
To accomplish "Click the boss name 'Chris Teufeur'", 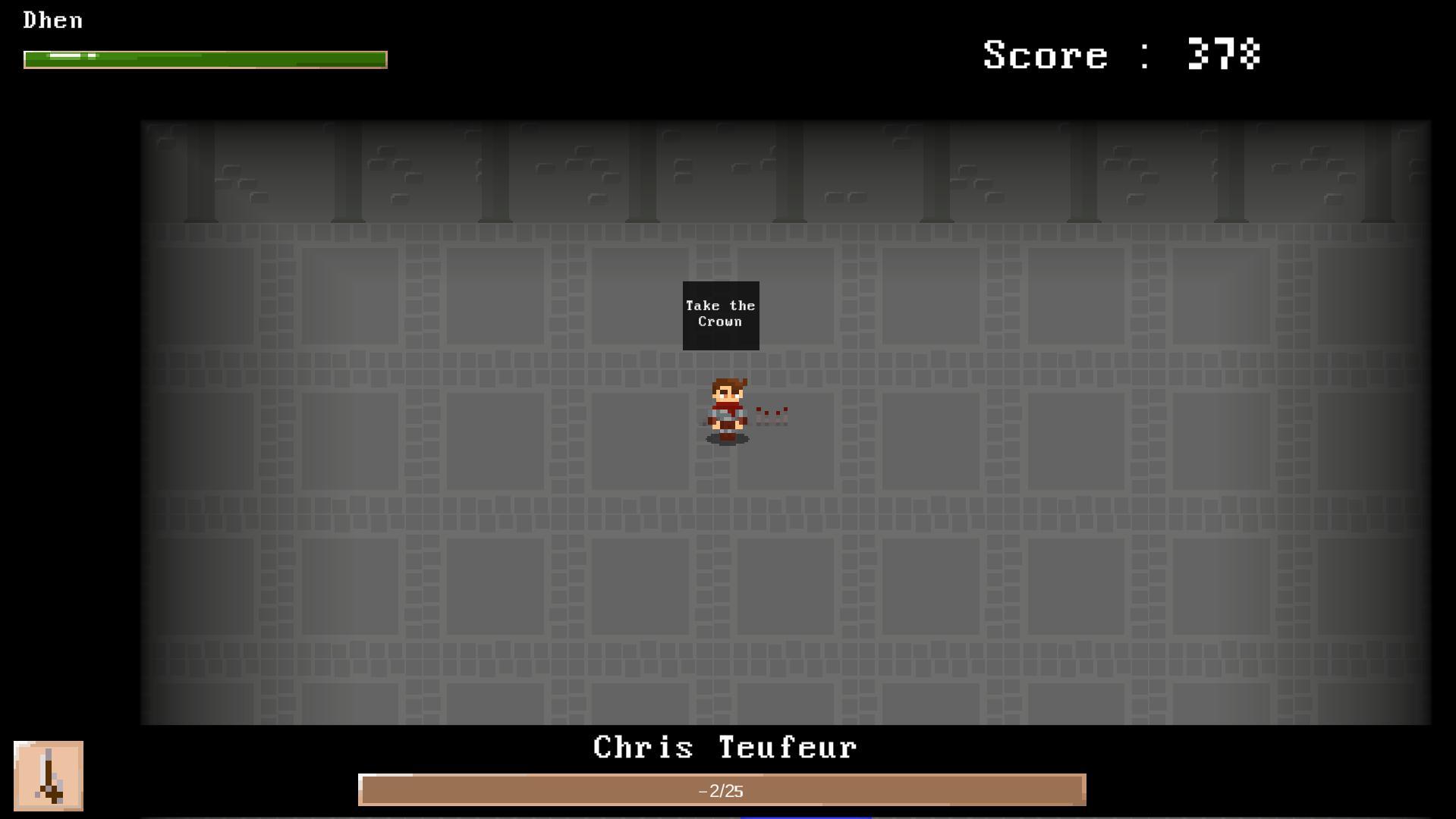I will pos(723,747).
